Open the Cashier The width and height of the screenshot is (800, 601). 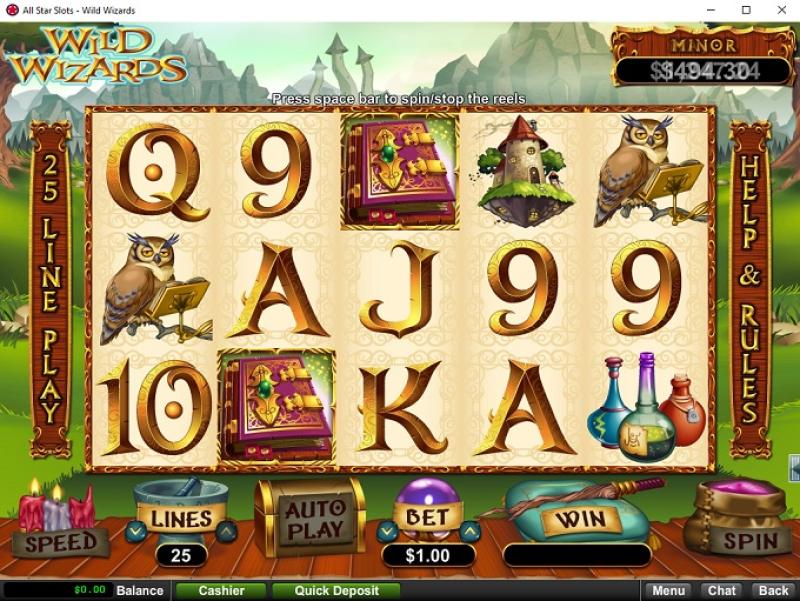[x=221, y=591]
